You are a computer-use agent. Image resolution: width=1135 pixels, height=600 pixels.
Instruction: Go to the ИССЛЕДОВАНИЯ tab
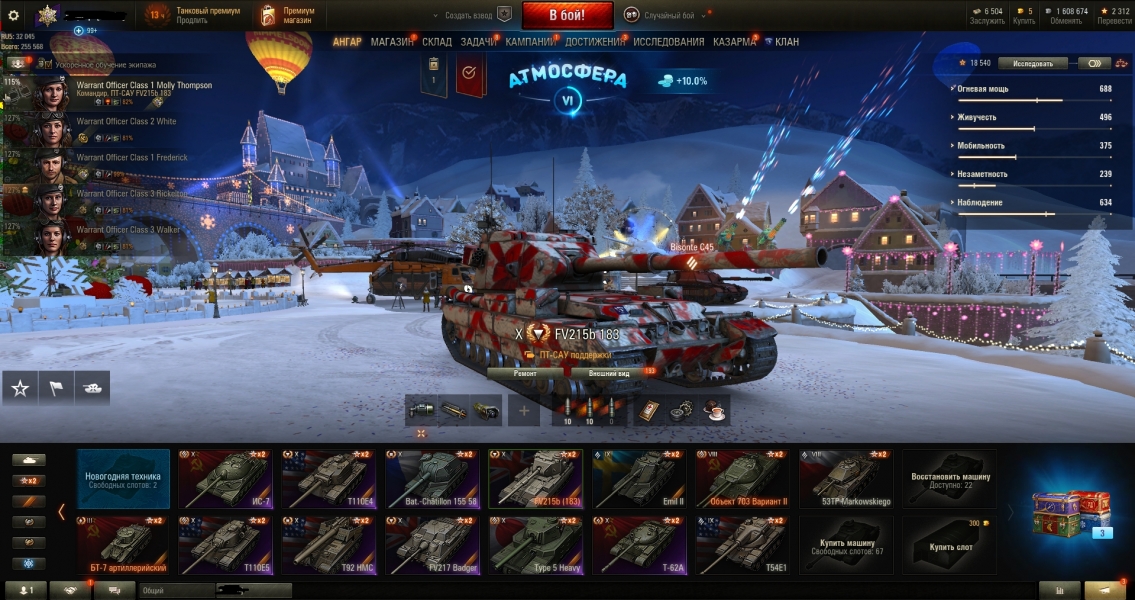pos(668,42)
